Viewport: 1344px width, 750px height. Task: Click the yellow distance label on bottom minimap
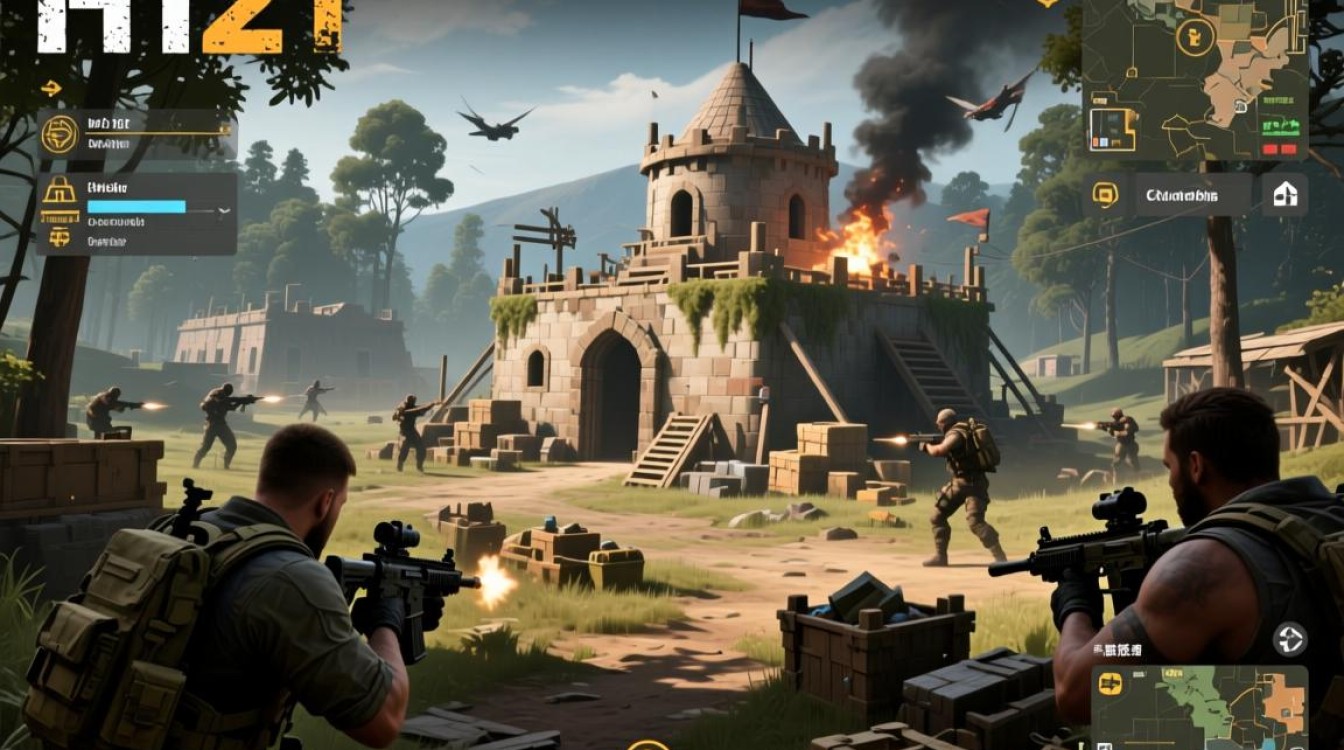[x=1174, y=672]
